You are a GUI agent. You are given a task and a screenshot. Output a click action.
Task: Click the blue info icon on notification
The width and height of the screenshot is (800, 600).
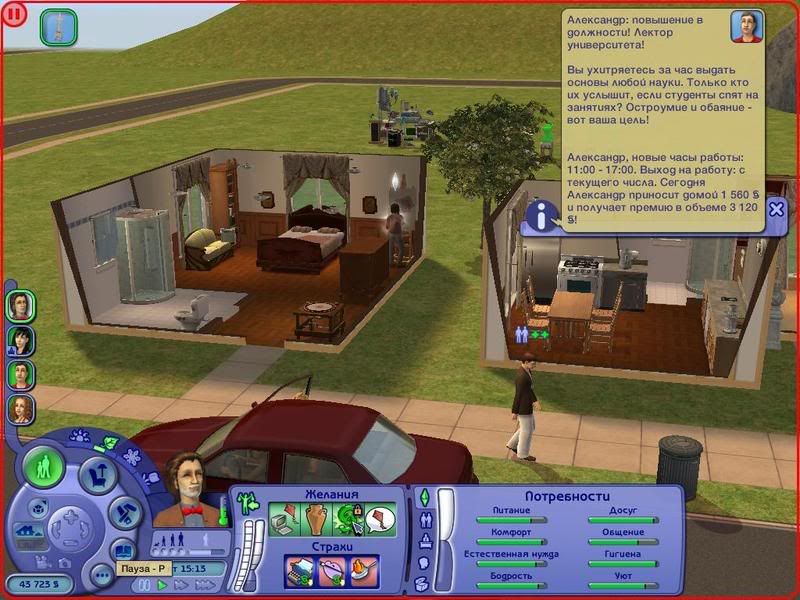542,215
